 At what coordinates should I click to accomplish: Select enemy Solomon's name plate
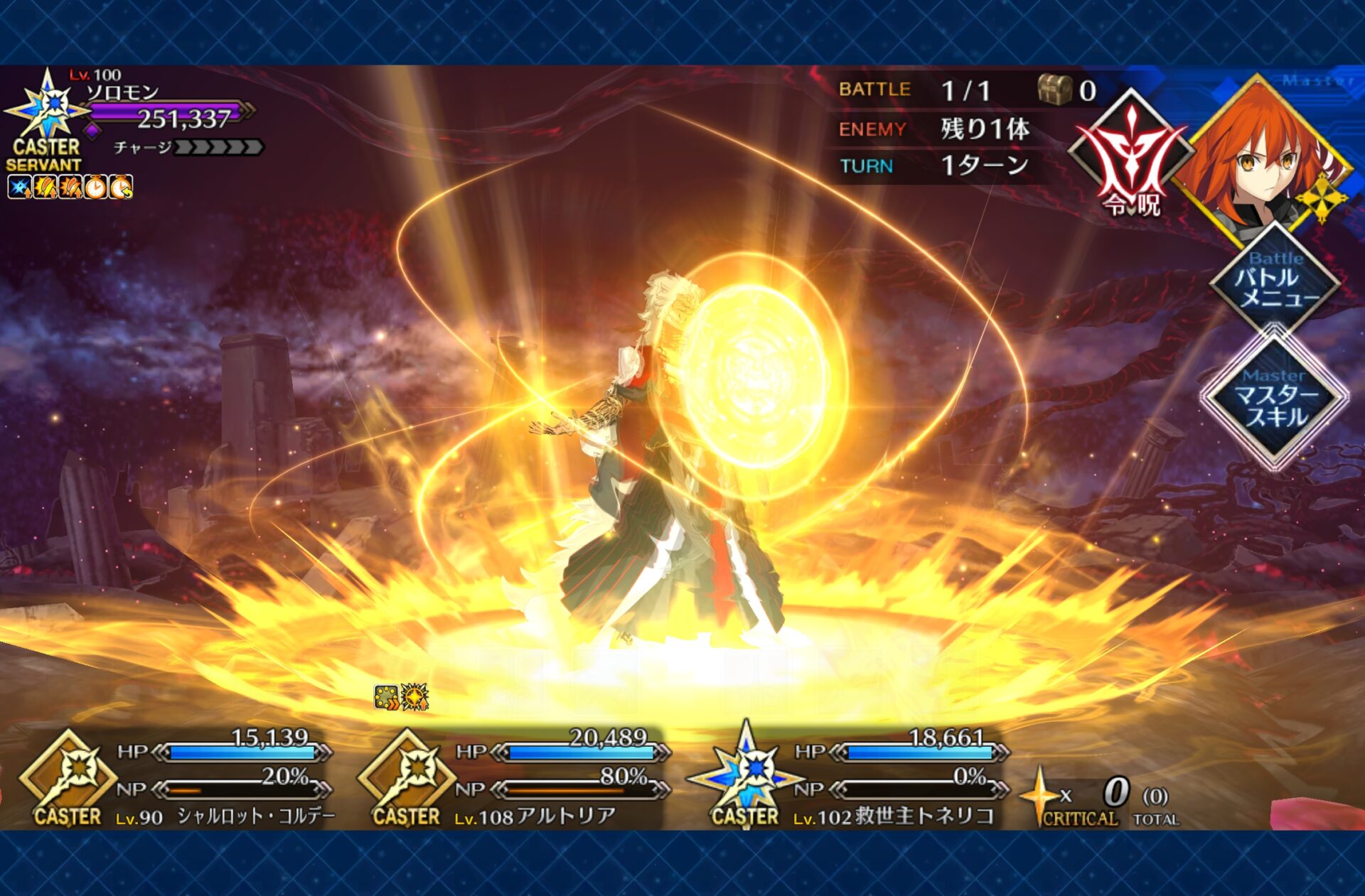pos(123,92)
